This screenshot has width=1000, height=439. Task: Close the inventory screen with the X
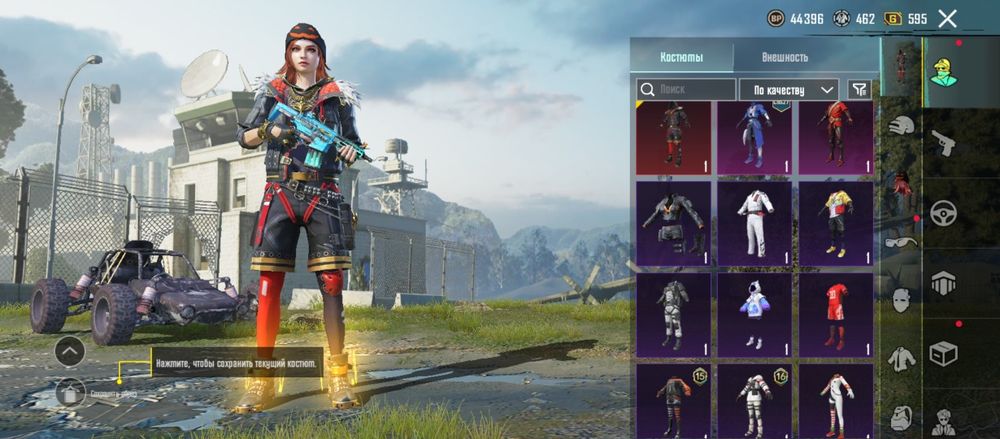click(947, 18)
